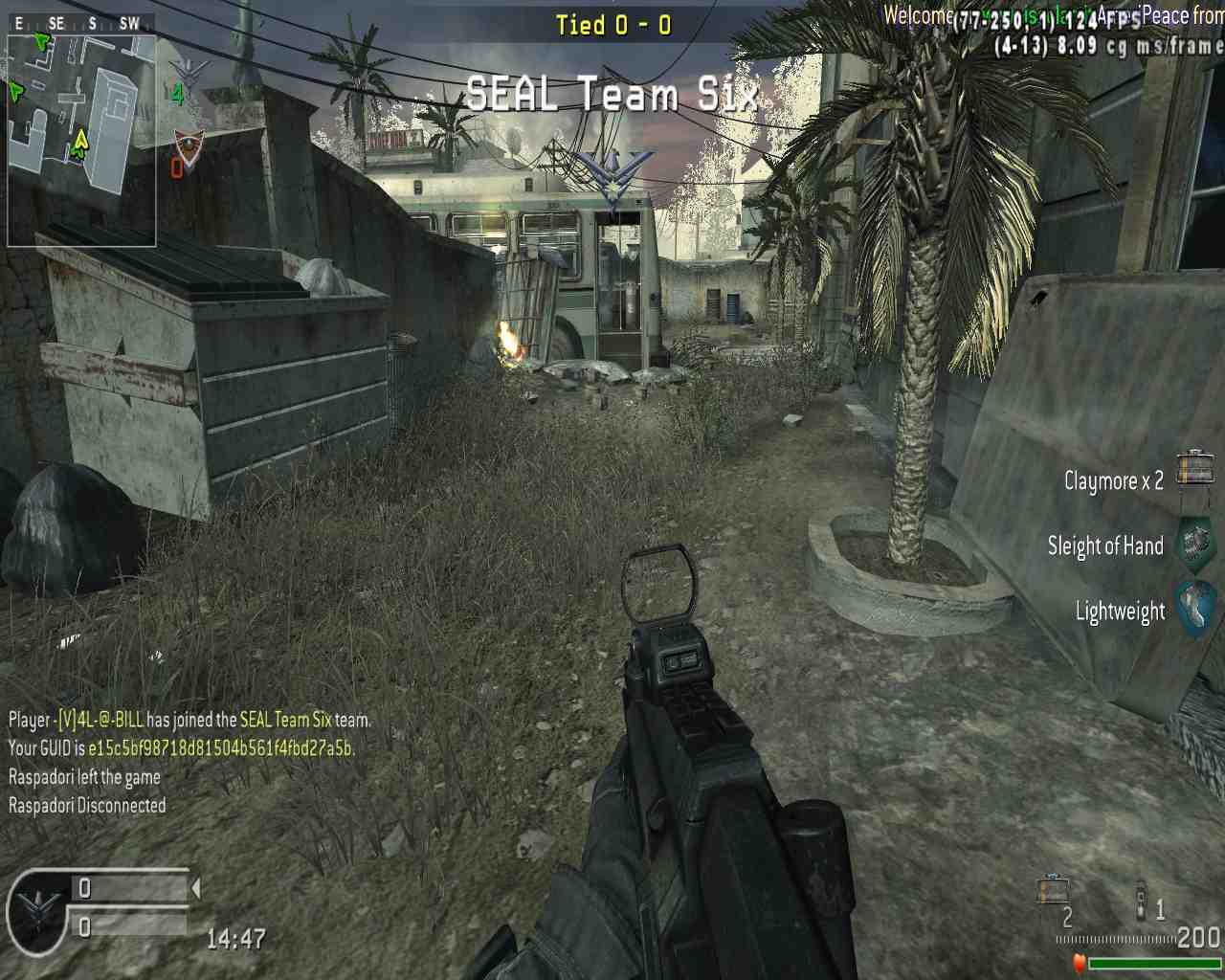1225x980 pixels.
Task: Click the team rank emblem beside the score bars
Action: (38, 910)
